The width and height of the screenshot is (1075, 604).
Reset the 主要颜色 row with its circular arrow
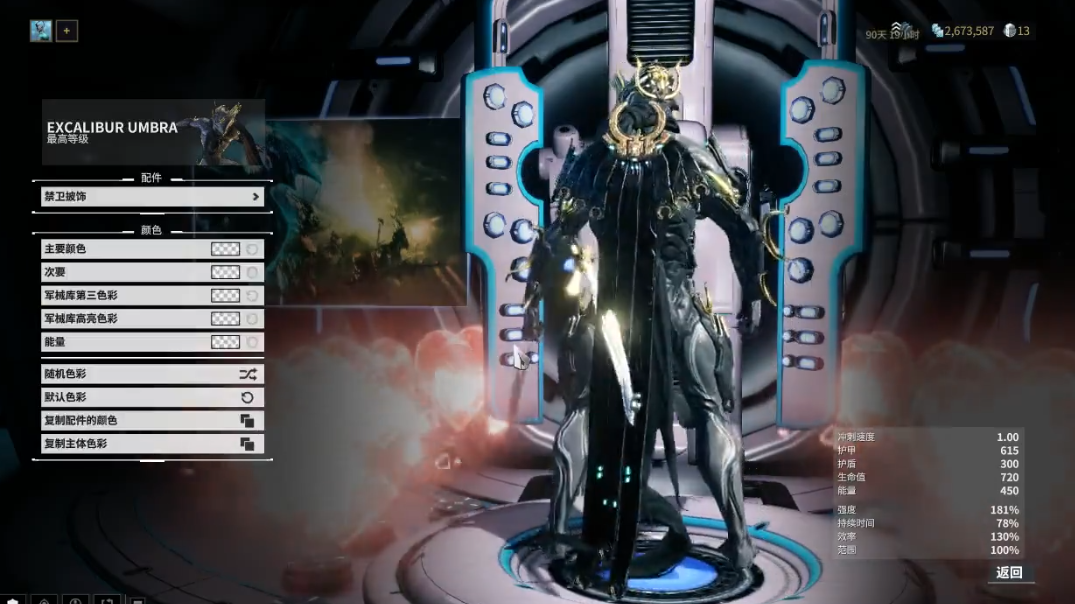[253, 249]
